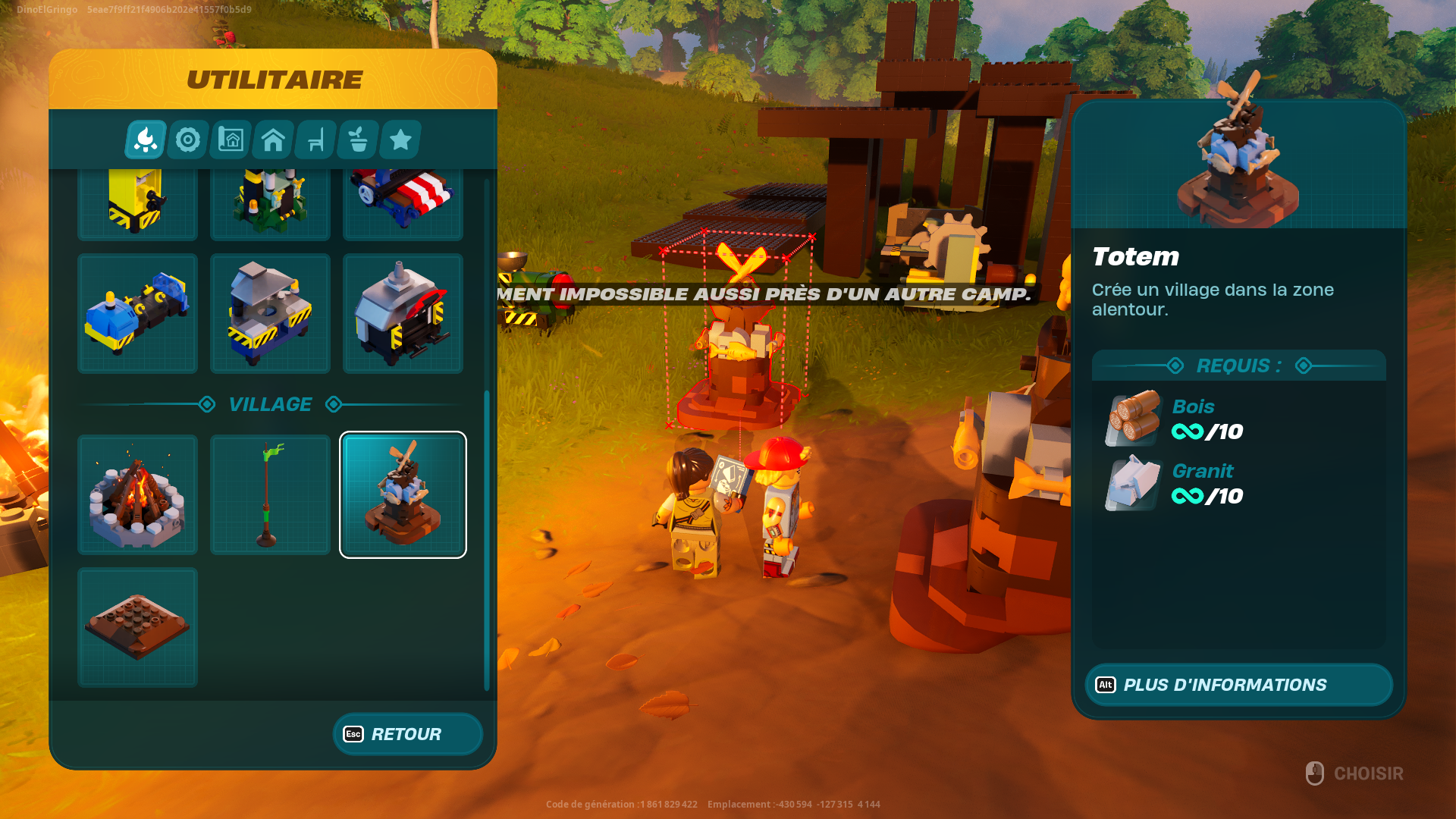The width and height of the screenshot is (1456, 819).
Task: Select the campfire Utilitaire category icon
Action: coord(144,140)
